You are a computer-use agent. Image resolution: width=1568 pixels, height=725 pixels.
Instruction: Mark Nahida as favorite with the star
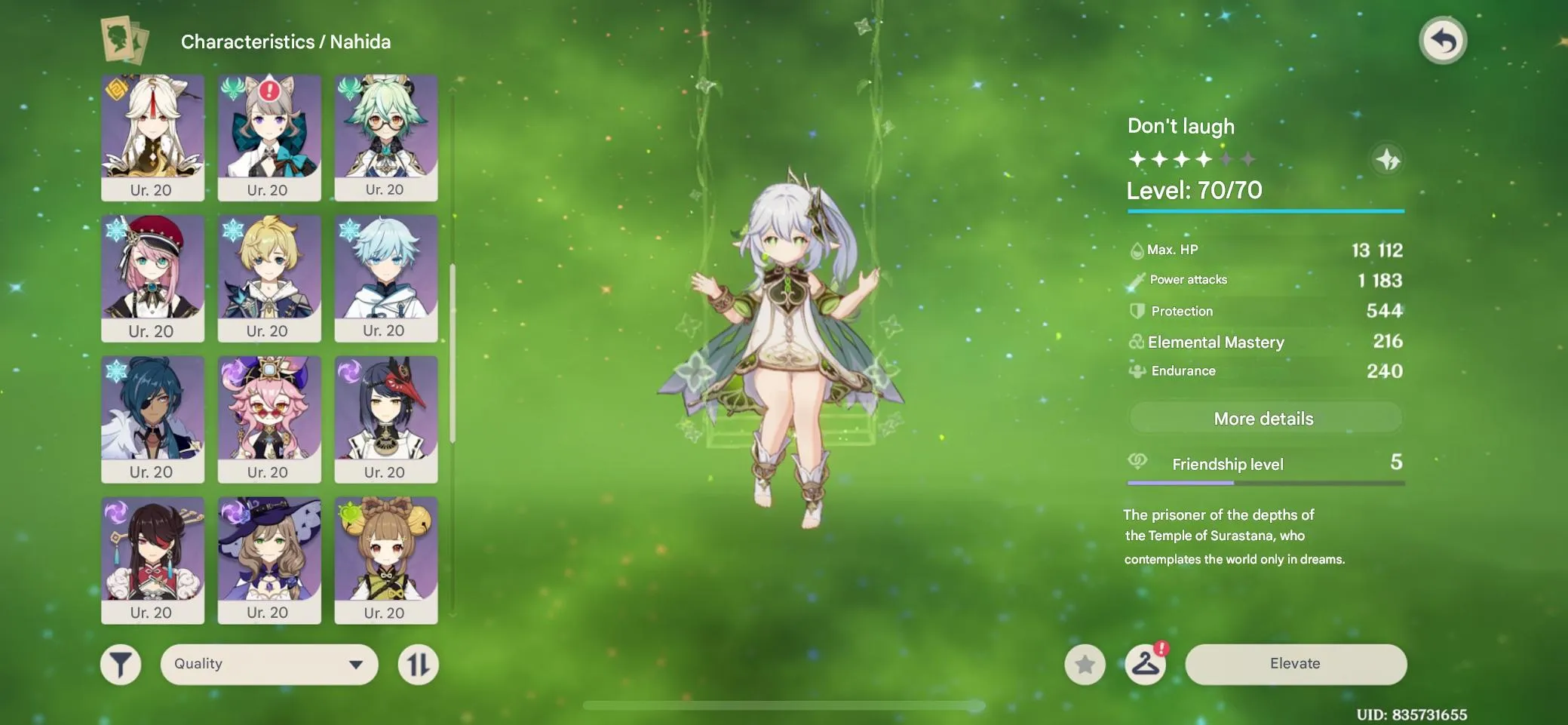(1085, 664)
